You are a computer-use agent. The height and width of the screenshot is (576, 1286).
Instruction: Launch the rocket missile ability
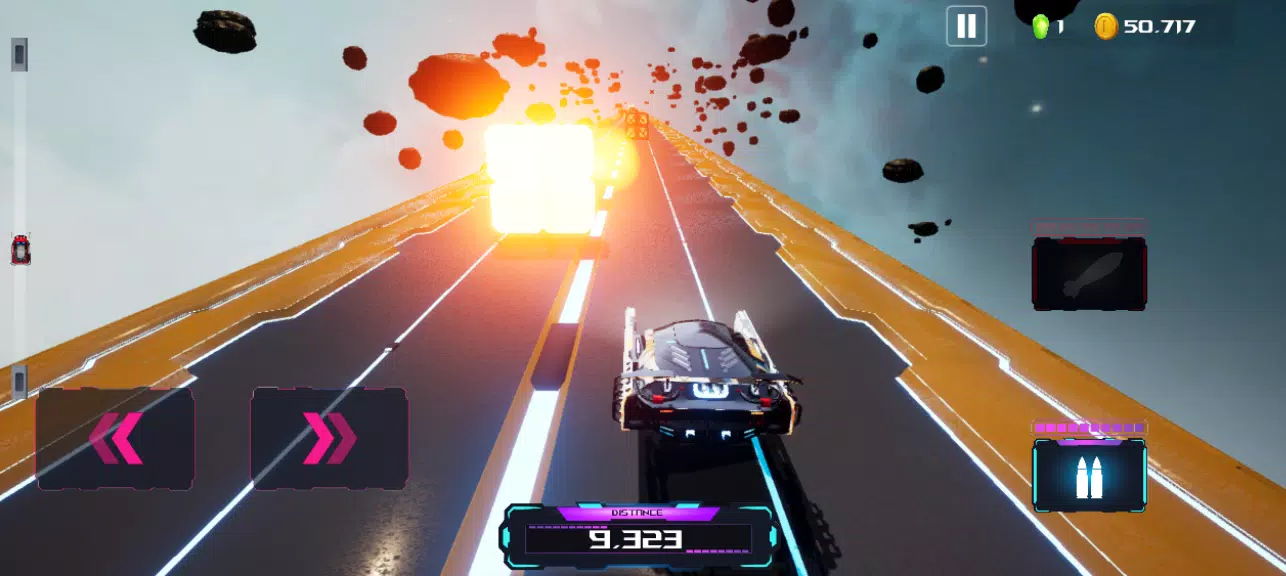[x=1089, y=273]
